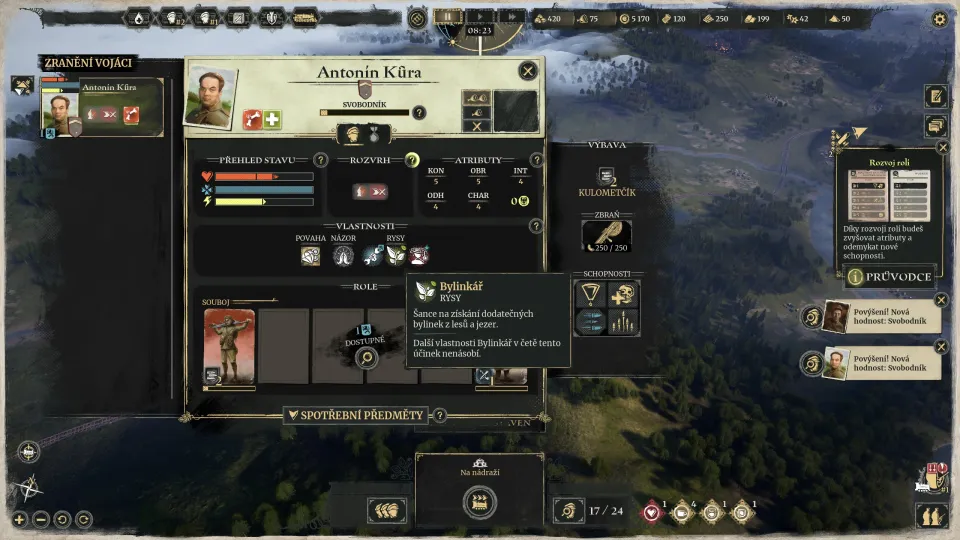Dismiss the first promotion notification

tap(941, 300)
